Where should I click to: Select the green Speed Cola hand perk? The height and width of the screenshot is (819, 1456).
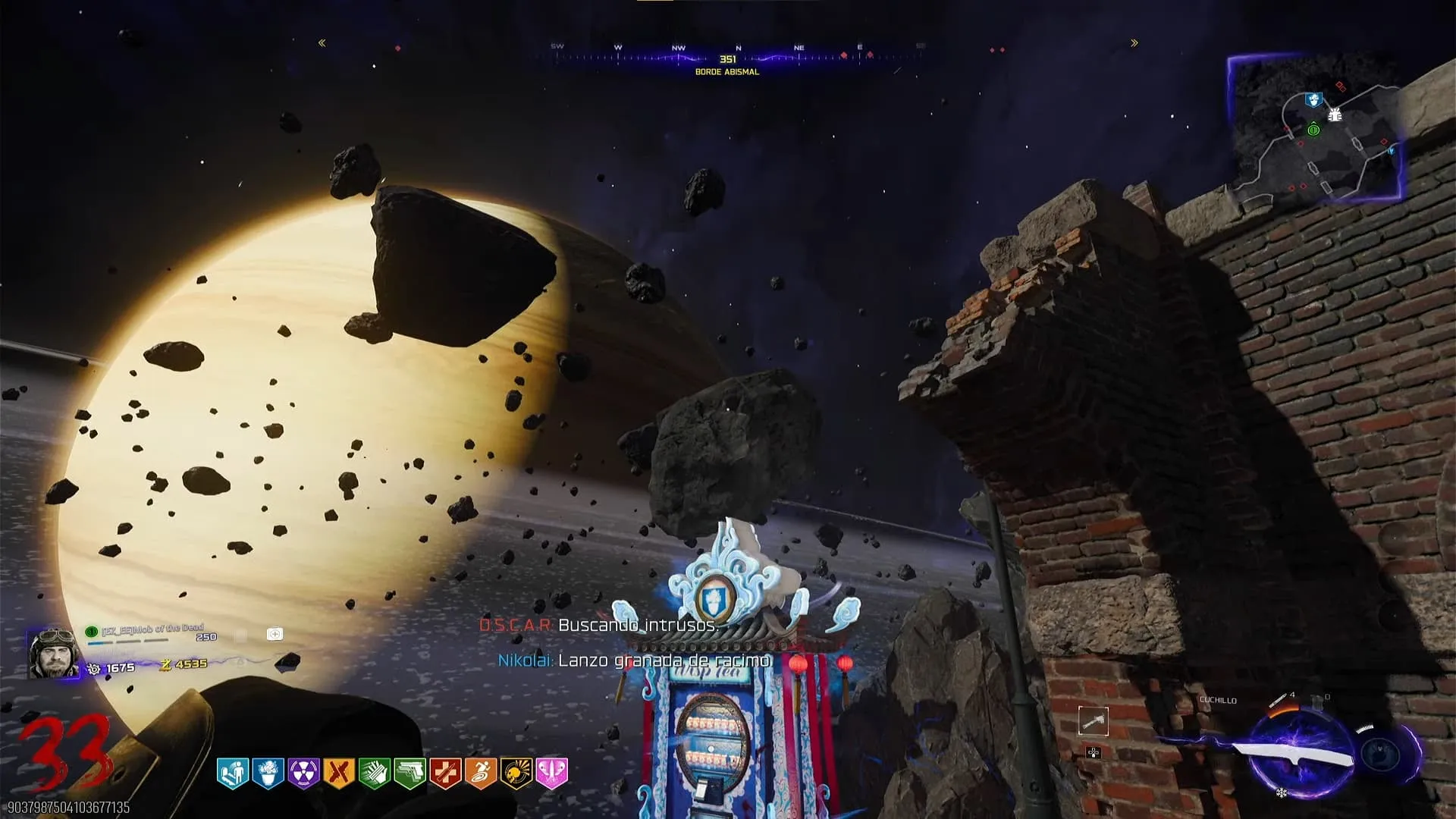point(375,773)
